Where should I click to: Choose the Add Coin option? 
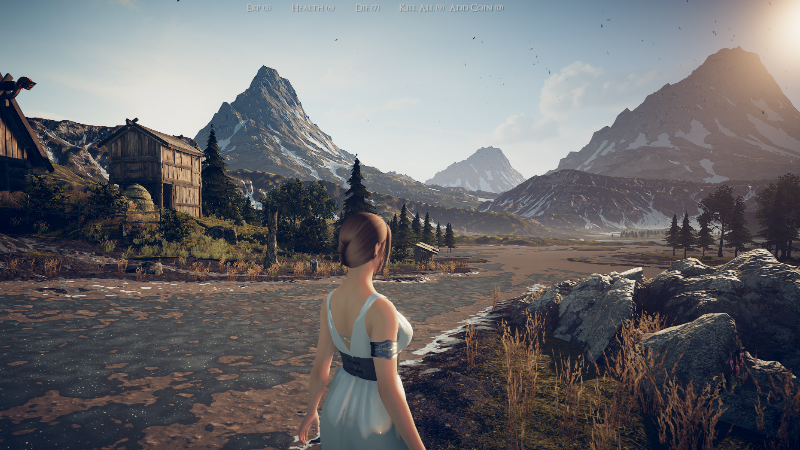476,8
